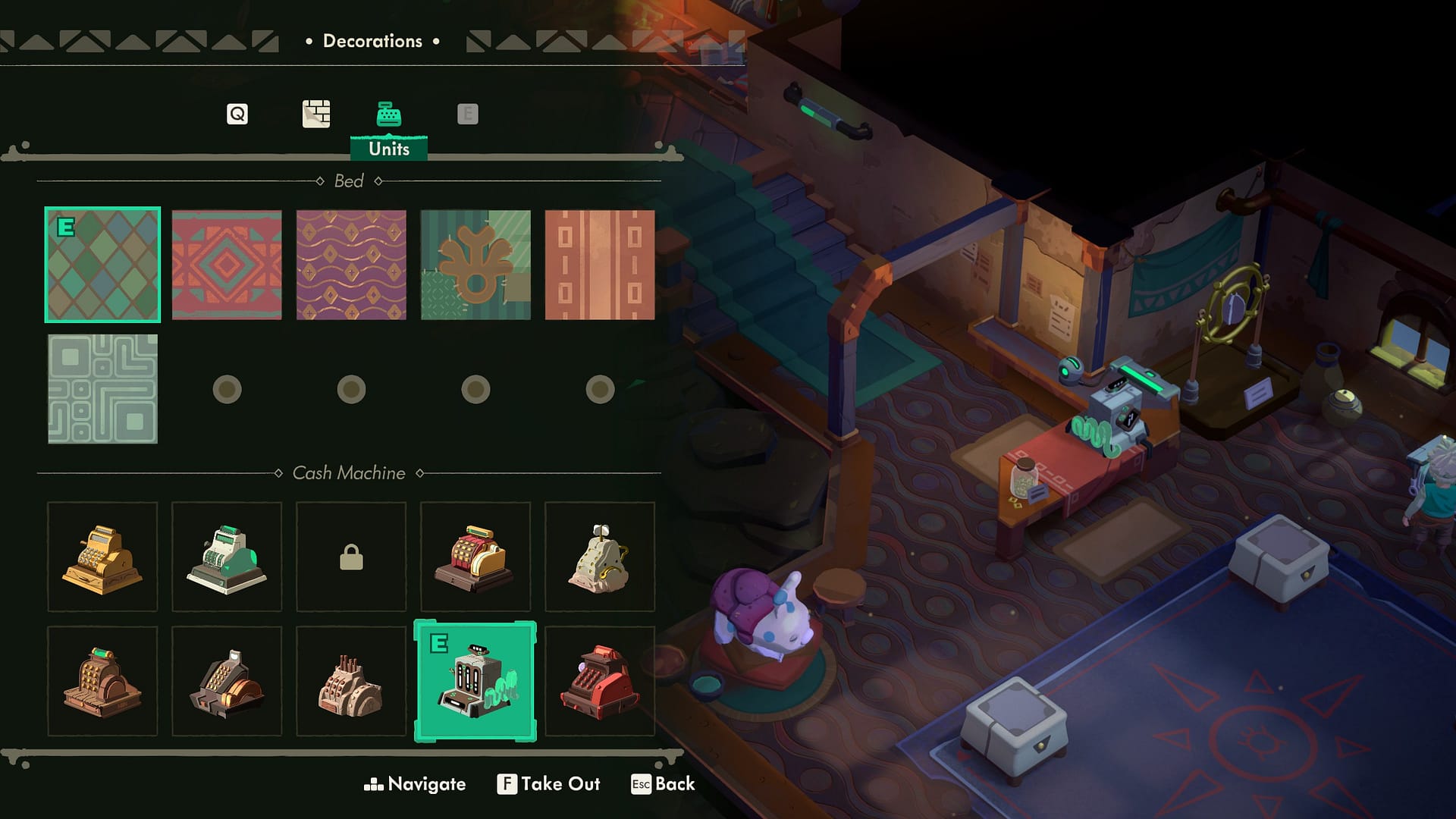This screenshot has height=819, width=1456.
Task: Select the white cash register with bell
Action: coord(600,557)
